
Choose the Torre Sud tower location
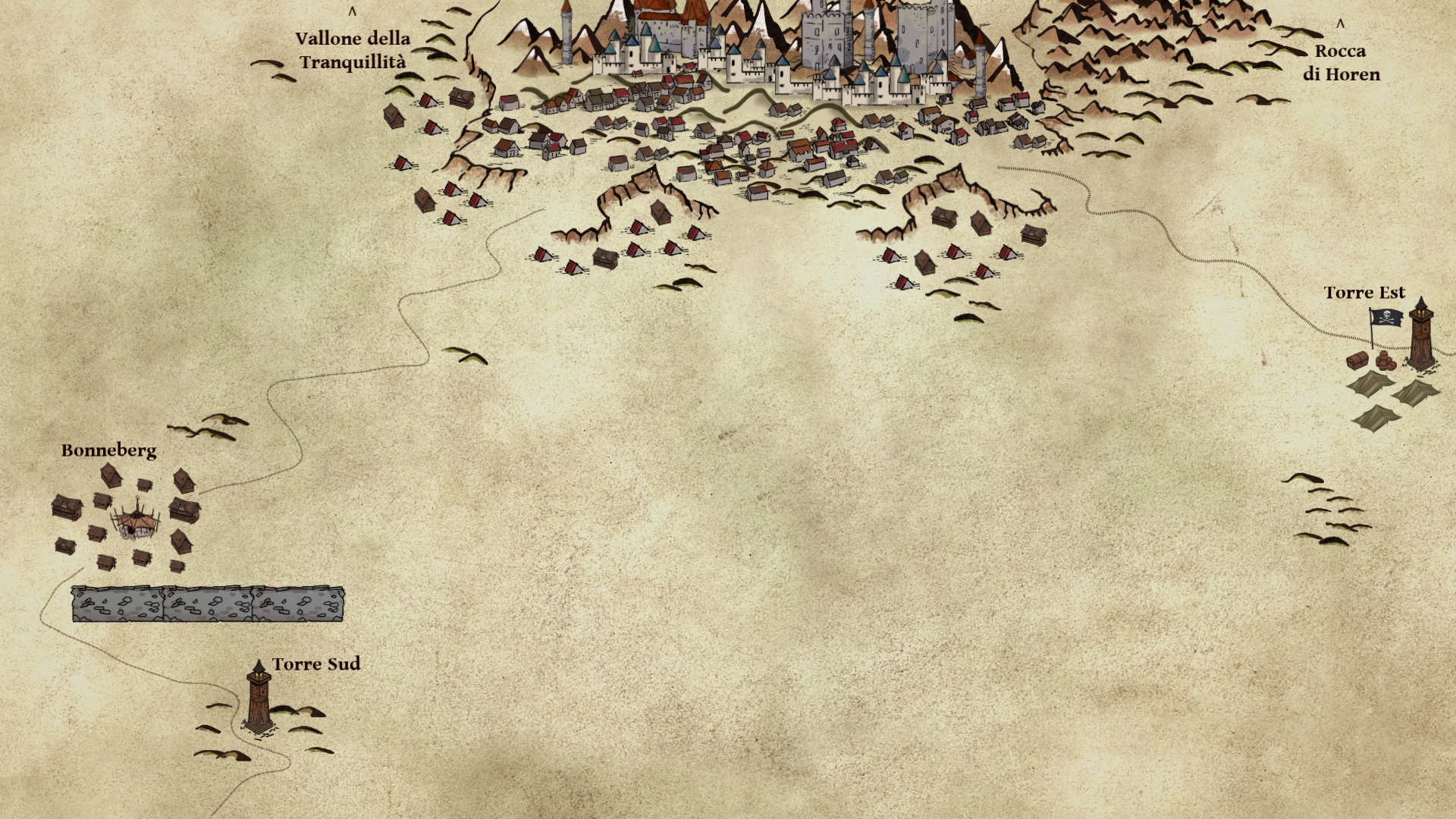coord(259,697)
